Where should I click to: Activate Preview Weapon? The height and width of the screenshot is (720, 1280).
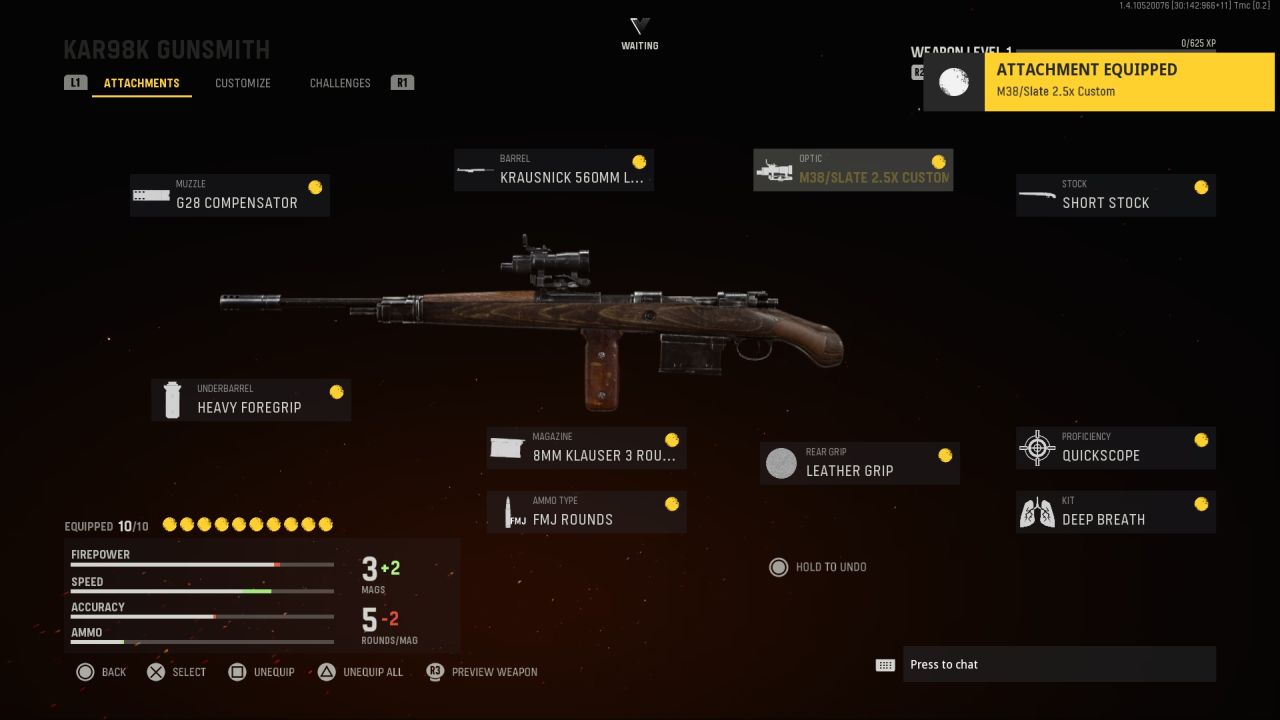point(494,672)
